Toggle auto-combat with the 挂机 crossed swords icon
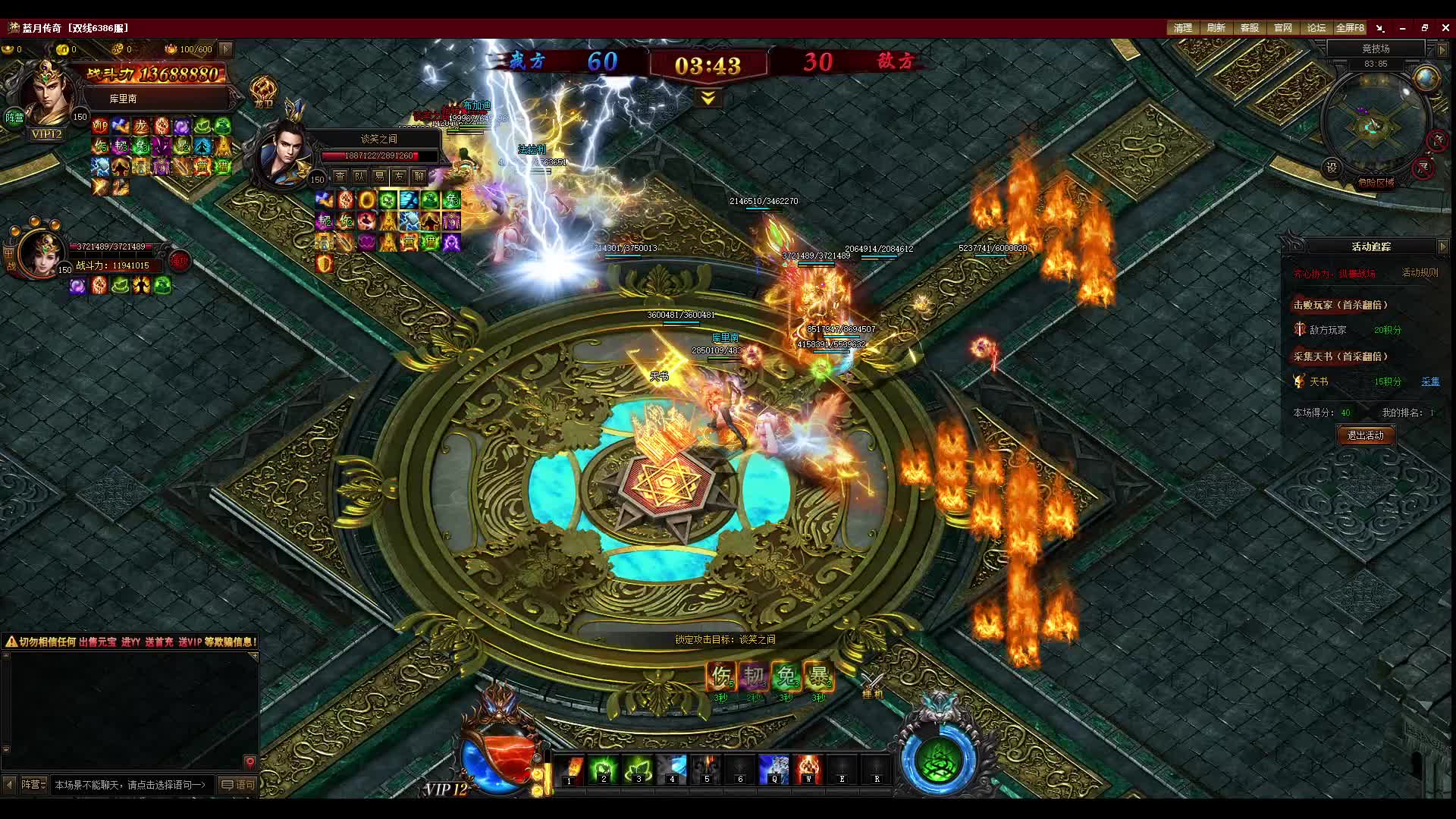This screenshot has height=819, width=1456. click(872, 685)
